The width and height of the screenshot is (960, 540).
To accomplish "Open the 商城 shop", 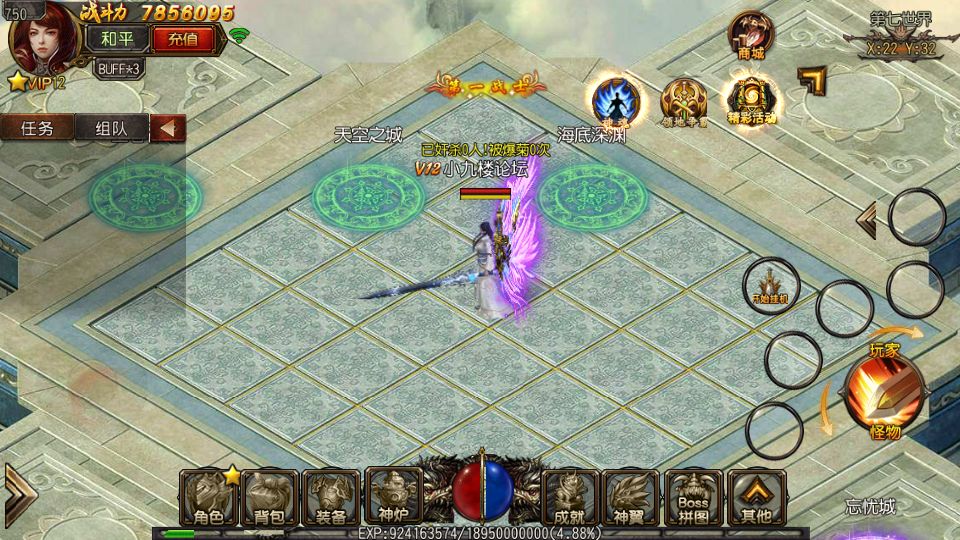I will (x=751, y=37).
